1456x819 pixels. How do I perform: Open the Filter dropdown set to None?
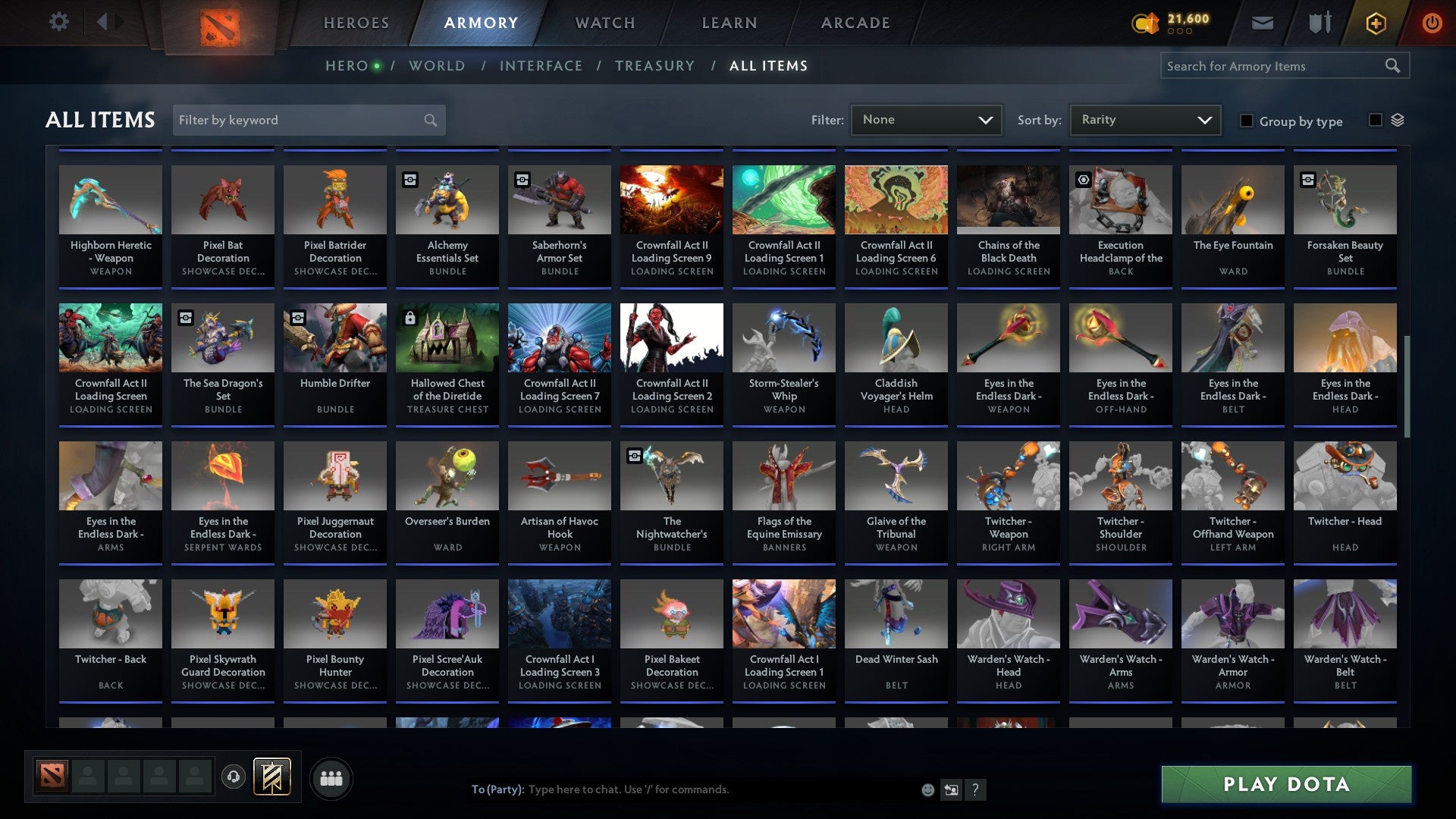tap(927, 119)
